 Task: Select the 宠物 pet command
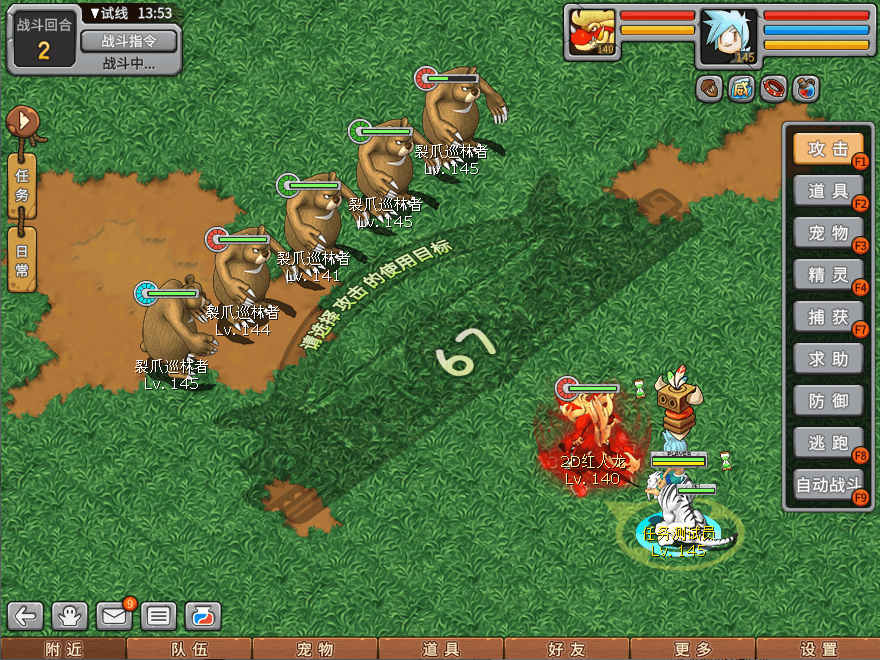tap(827, 233)
